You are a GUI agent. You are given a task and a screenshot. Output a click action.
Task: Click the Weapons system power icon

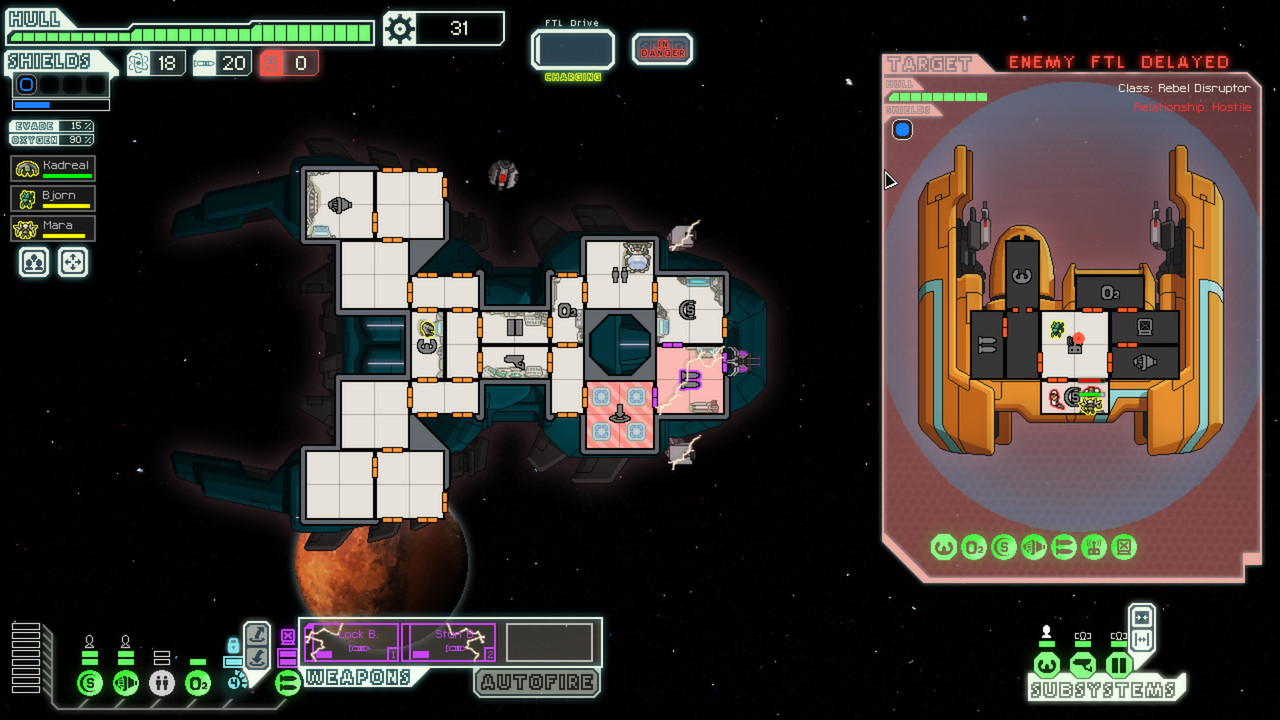287,684
